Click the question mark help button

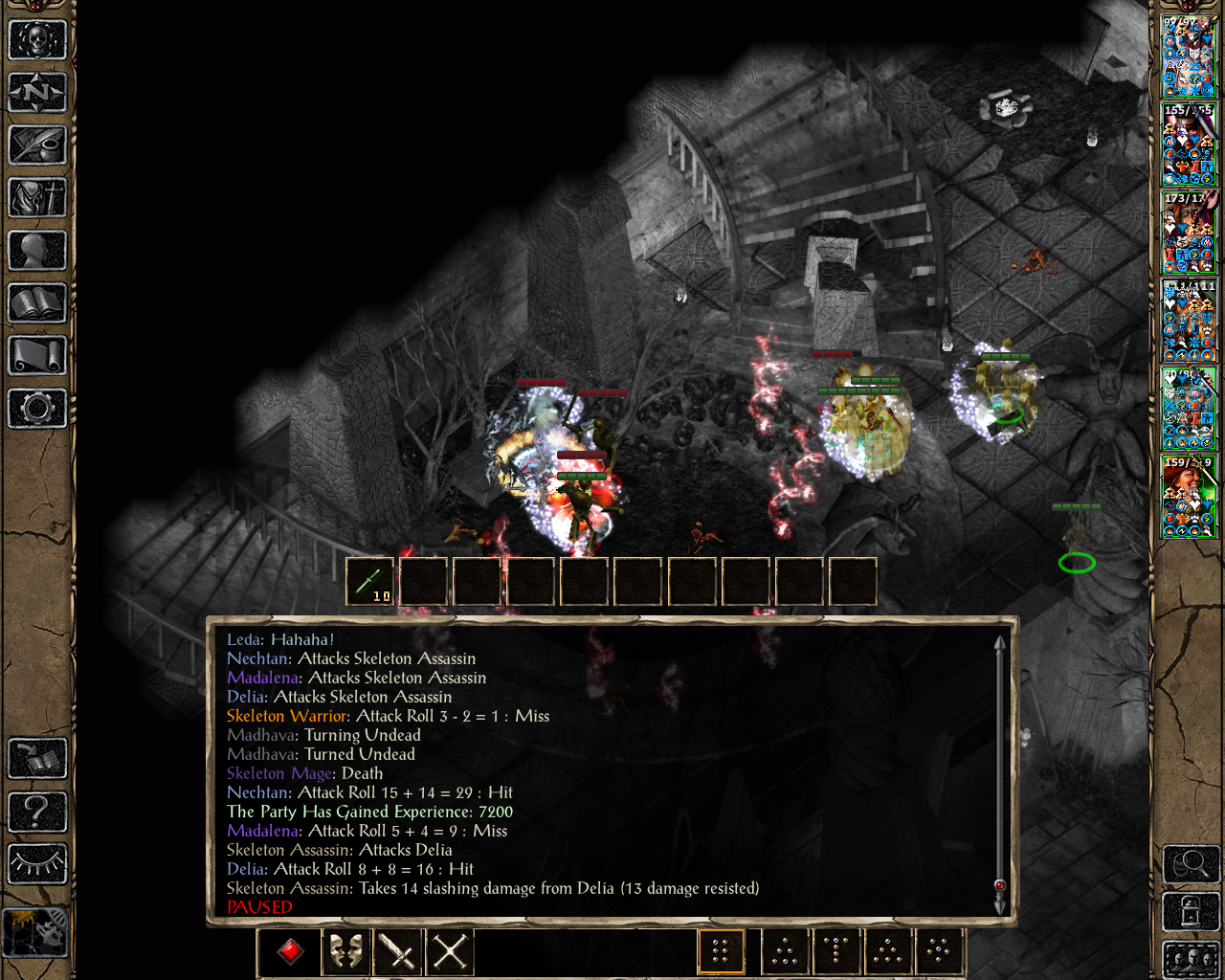pos(37,812)
